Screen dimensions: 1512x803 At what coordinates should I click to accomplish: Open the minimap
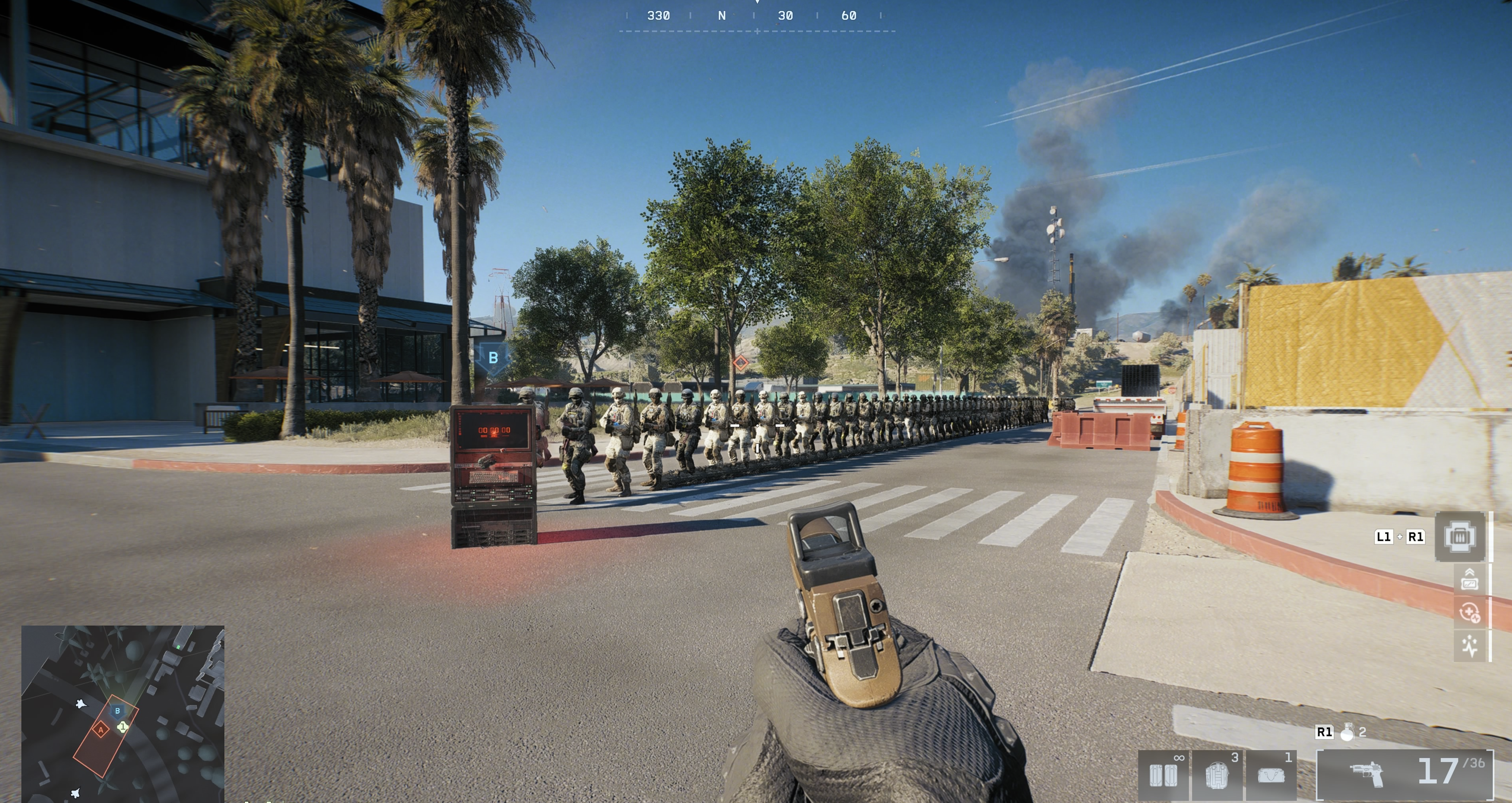[123, 713]
